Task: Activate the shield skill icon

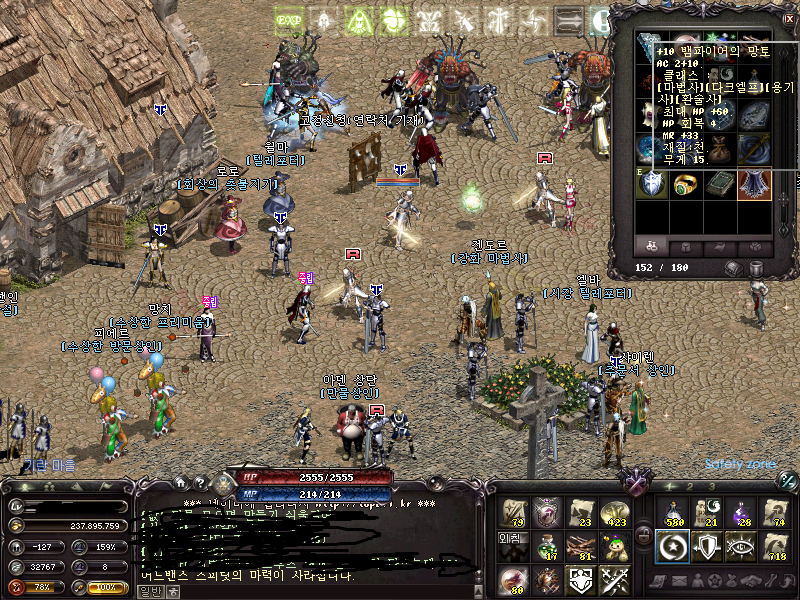Action: [708, 546]
